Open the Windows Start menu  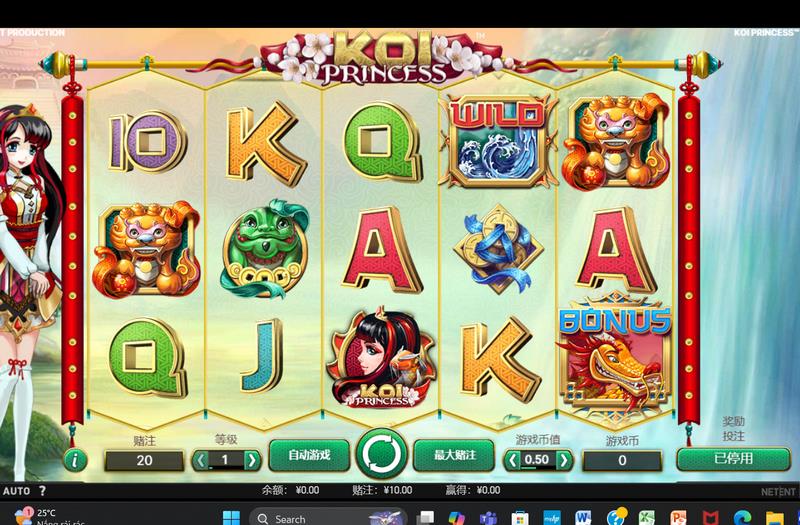(x=232, y=518)
